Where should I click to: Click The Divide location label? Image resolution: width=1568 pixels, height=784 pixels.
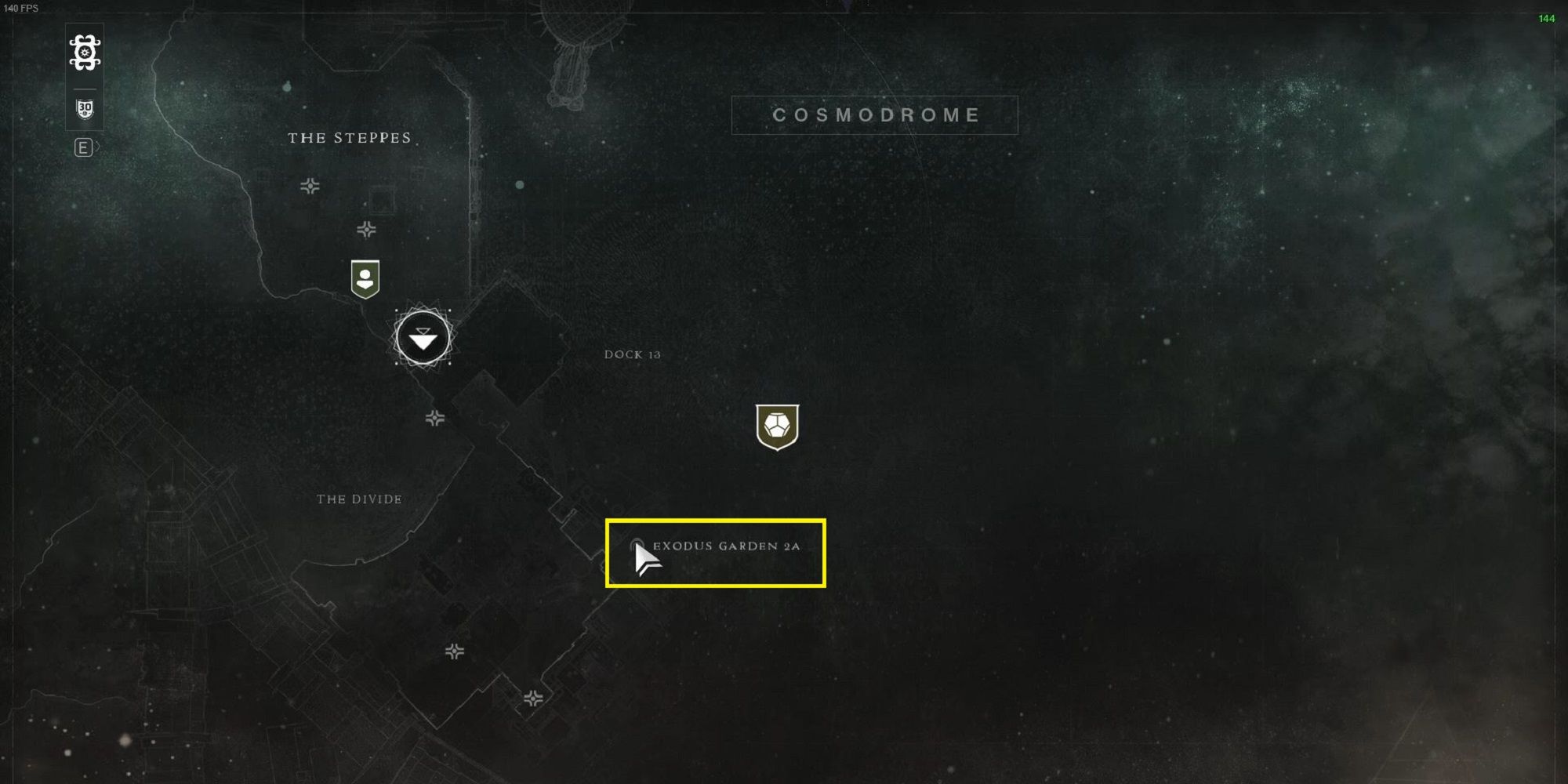[359, 498]
